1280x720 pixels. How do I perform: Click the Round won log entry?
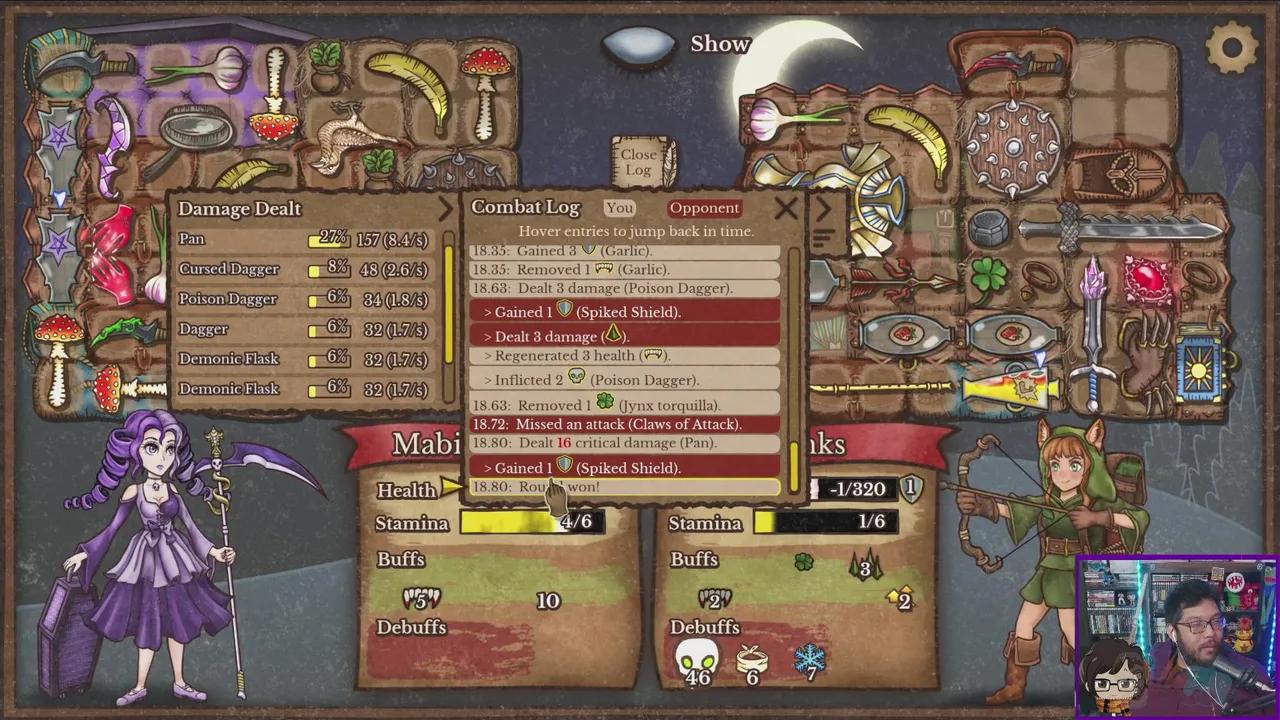pos(625,487)
